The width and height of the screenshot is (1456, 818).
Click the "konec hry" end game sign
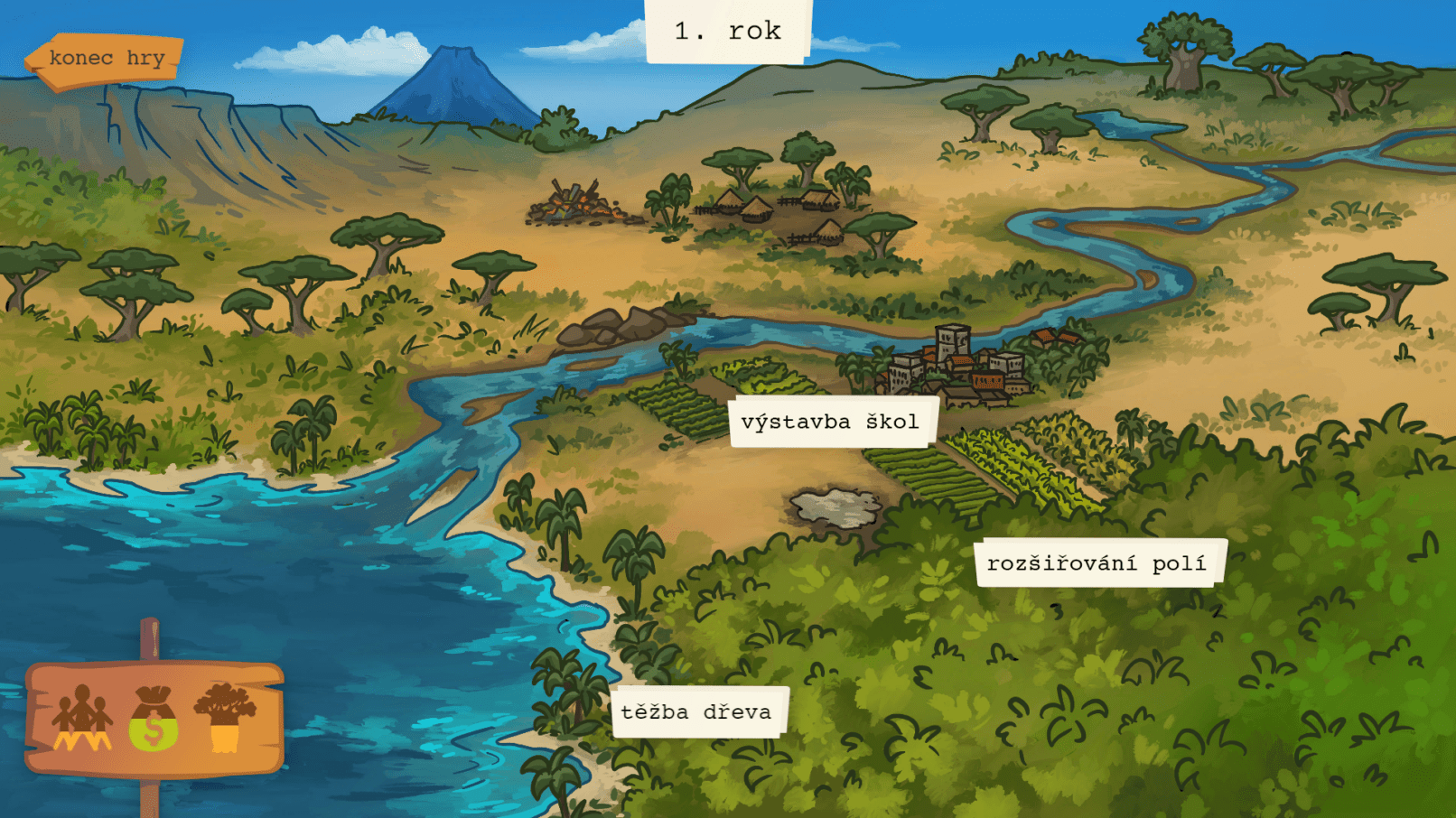point(105,60)
